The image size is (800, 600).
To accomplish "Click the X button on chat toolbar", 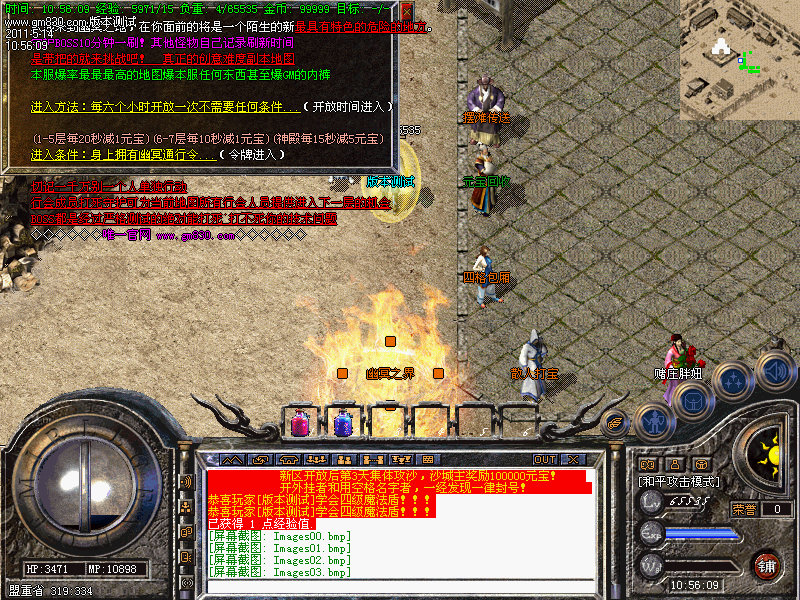I will 572,460.
